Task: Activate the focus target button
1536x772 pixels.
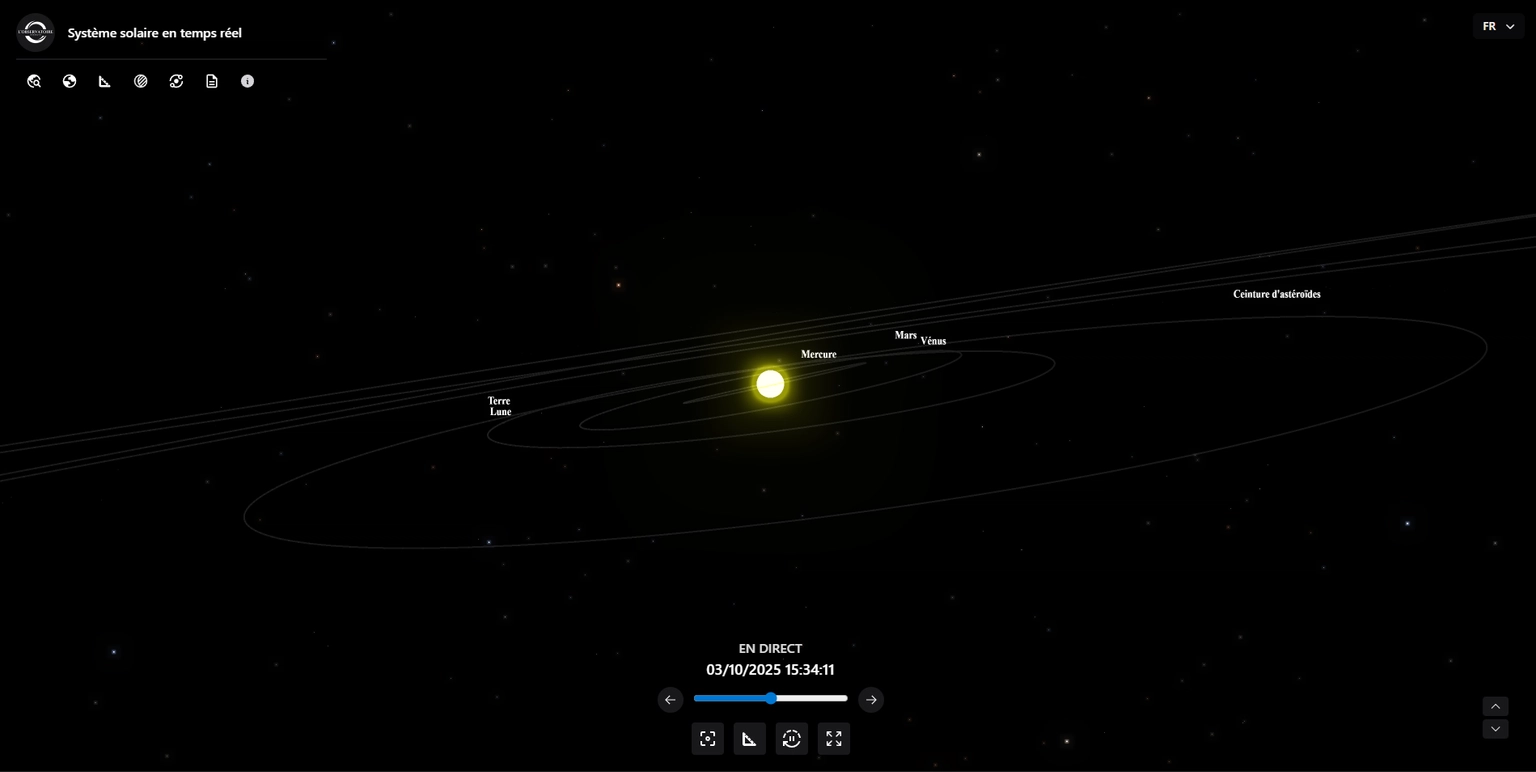Action: (708, 739)
